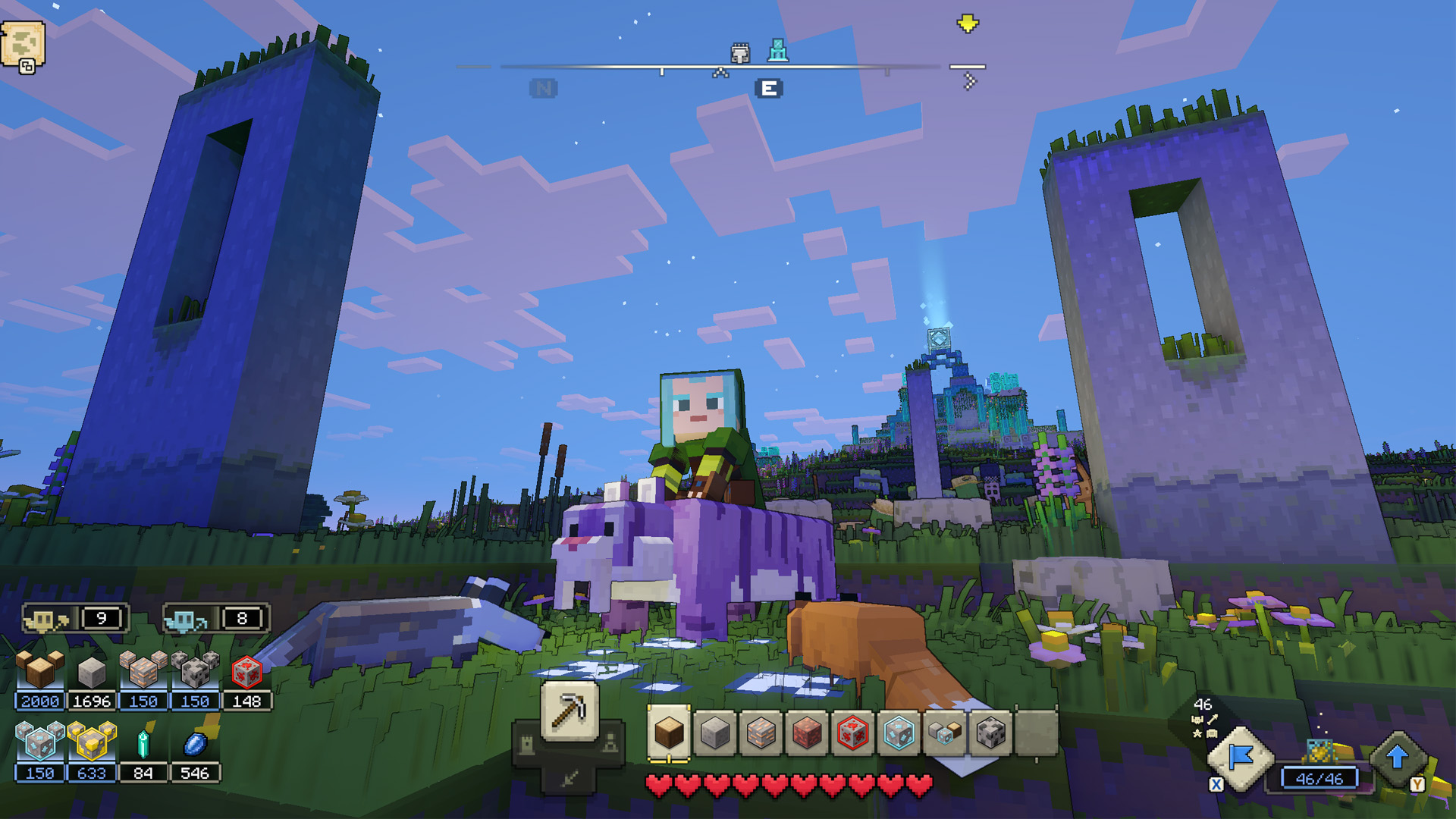Switch to the sword category icon
Image resolution: width=1456 pixels, height=819 pixels.
569,778
